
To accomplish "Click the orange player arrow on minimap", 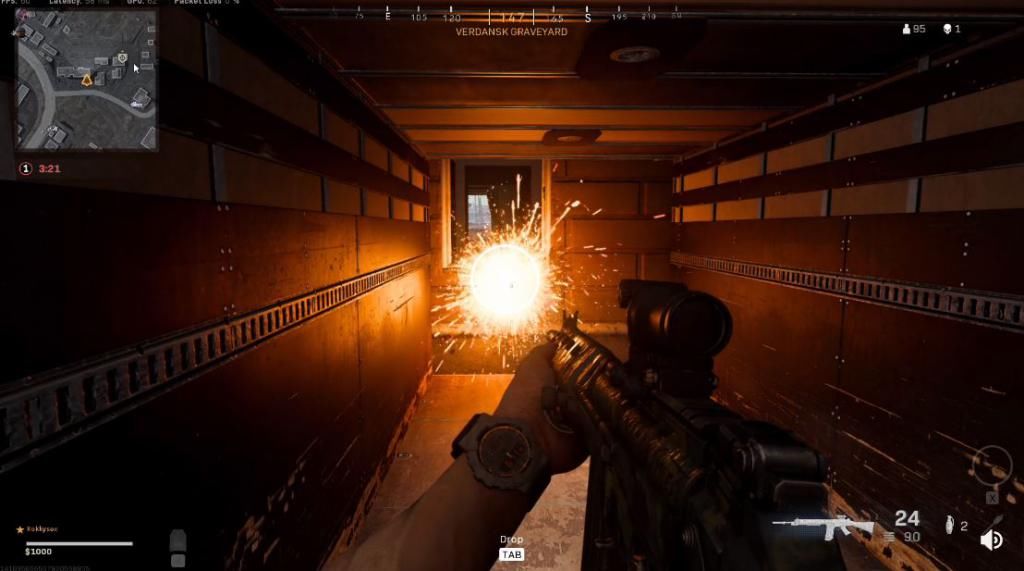I will [x=87, y=78].
